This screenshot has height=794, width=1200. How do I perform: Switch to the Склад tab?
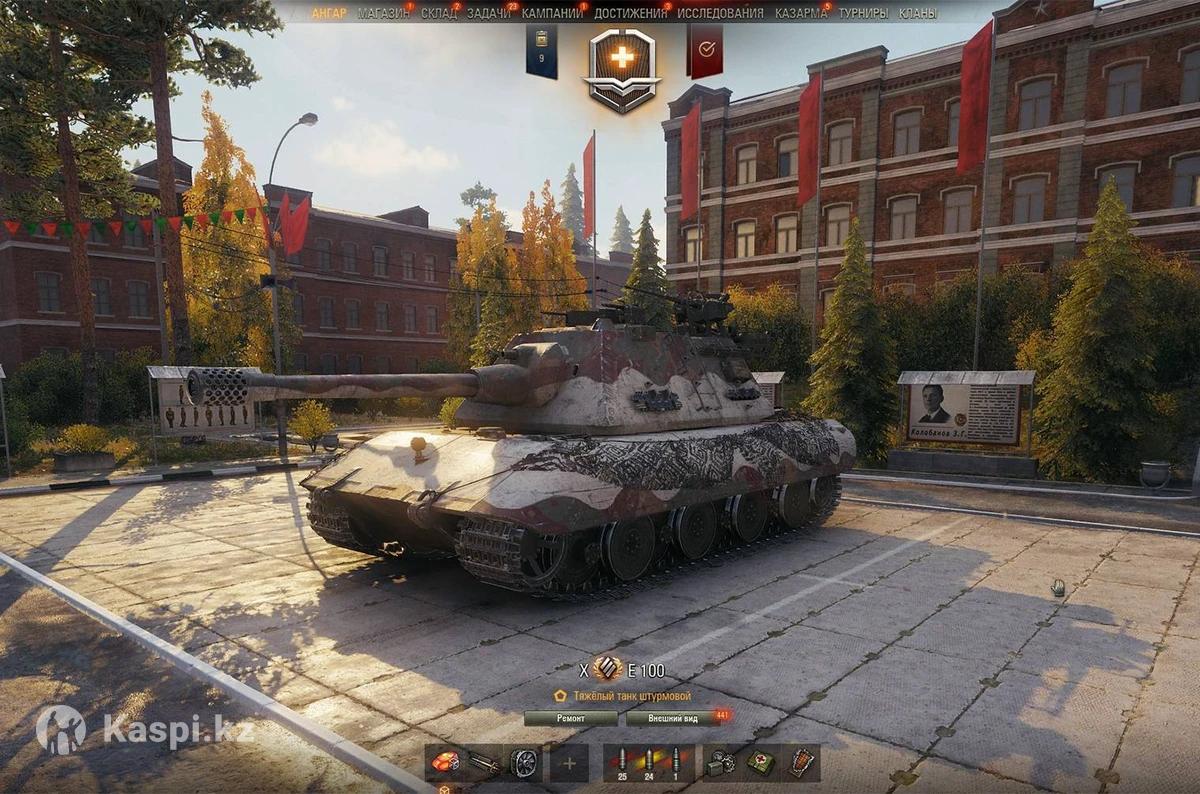pyautogui.click(x=439, y=13)
